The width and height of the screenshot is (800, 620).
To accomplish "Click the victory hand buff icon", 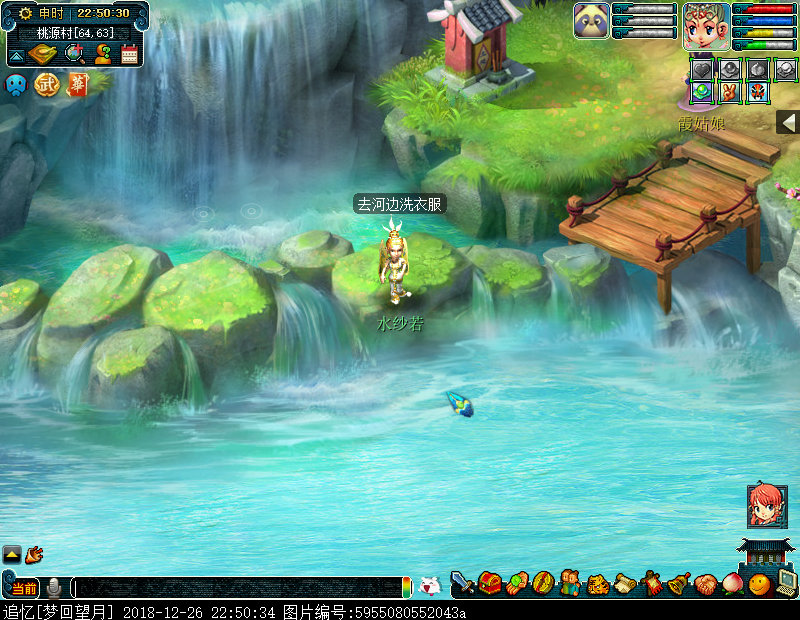I will [730, 92].
